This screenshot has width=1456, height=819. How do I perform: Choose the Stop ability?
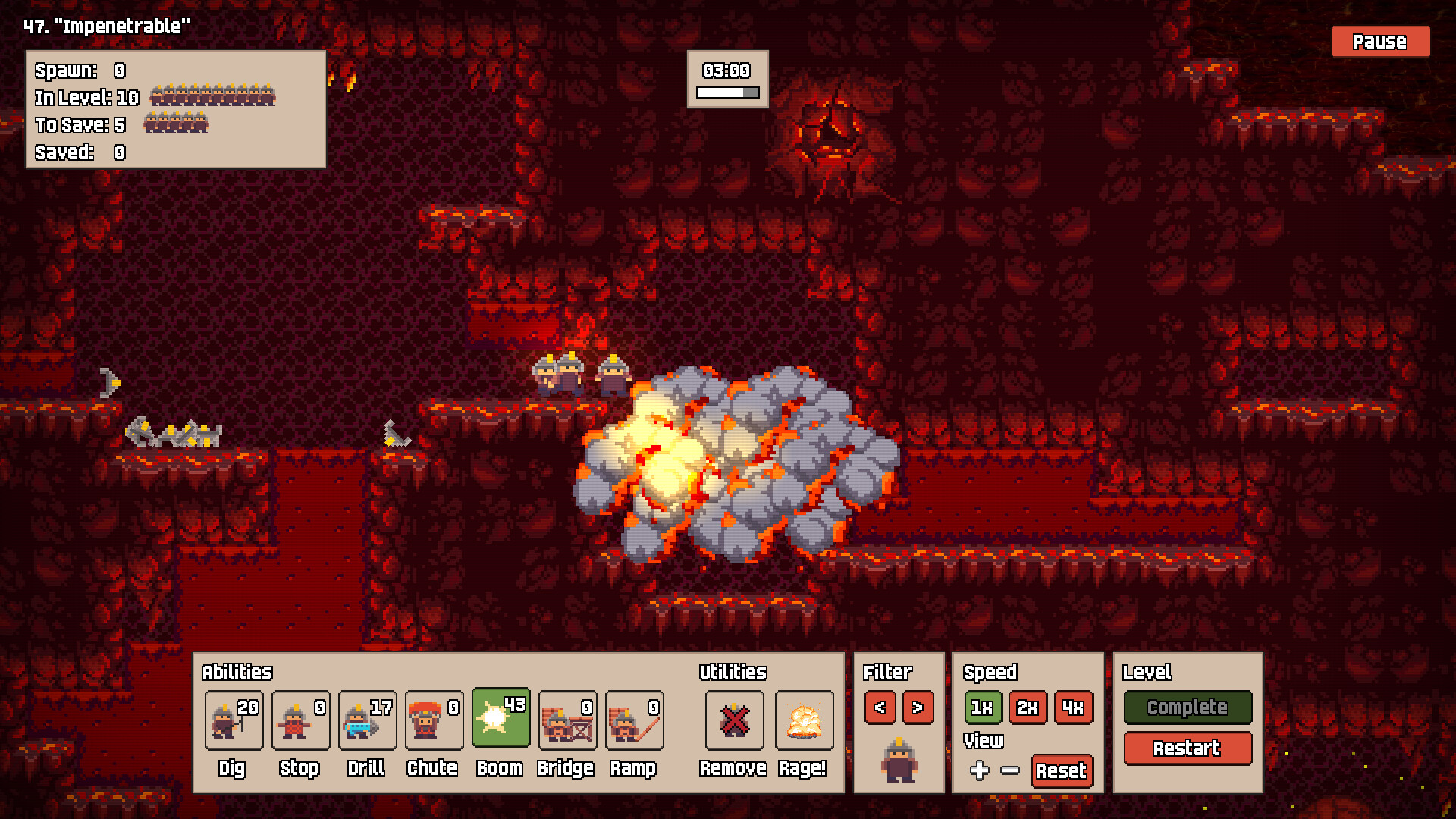click(x=300, y=719)
